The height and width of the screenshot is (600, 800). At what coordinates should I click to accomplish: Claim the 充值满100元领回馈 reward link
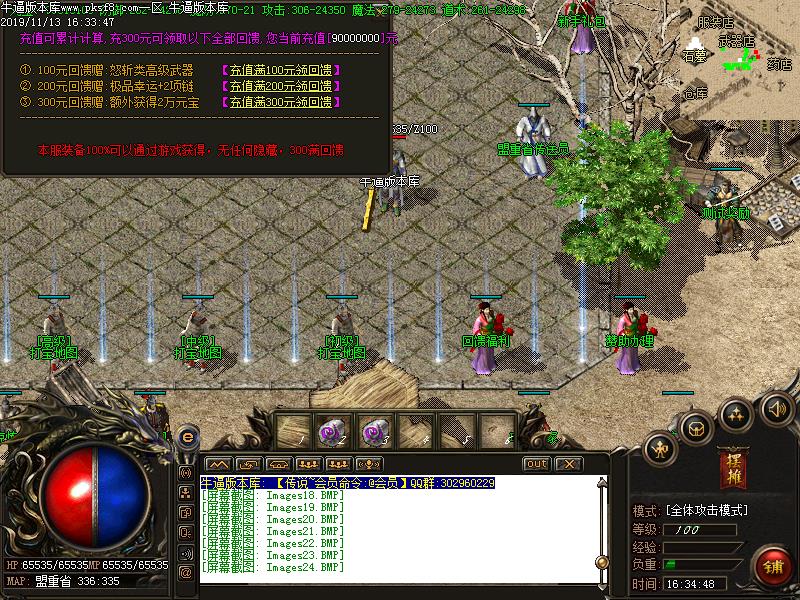click(279, 71)
